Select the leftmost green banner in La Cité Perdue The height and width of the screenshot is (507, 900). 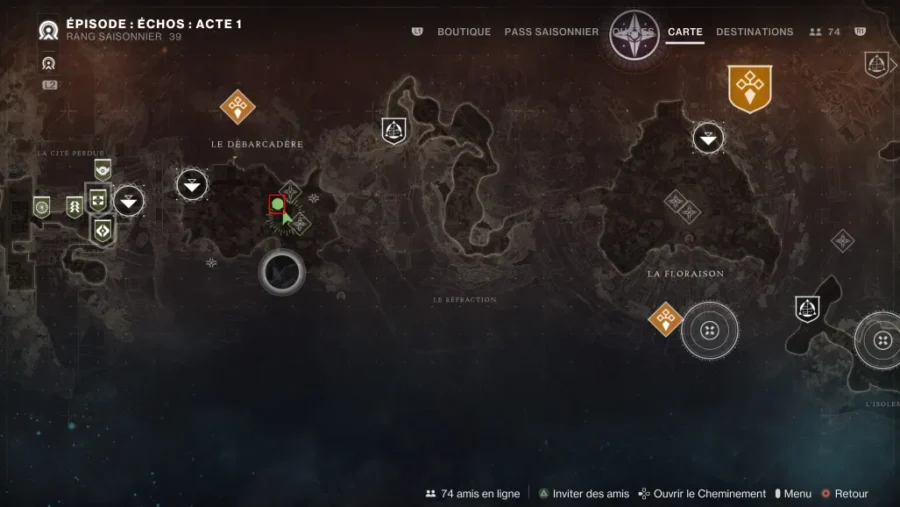(x=42, y=207)
